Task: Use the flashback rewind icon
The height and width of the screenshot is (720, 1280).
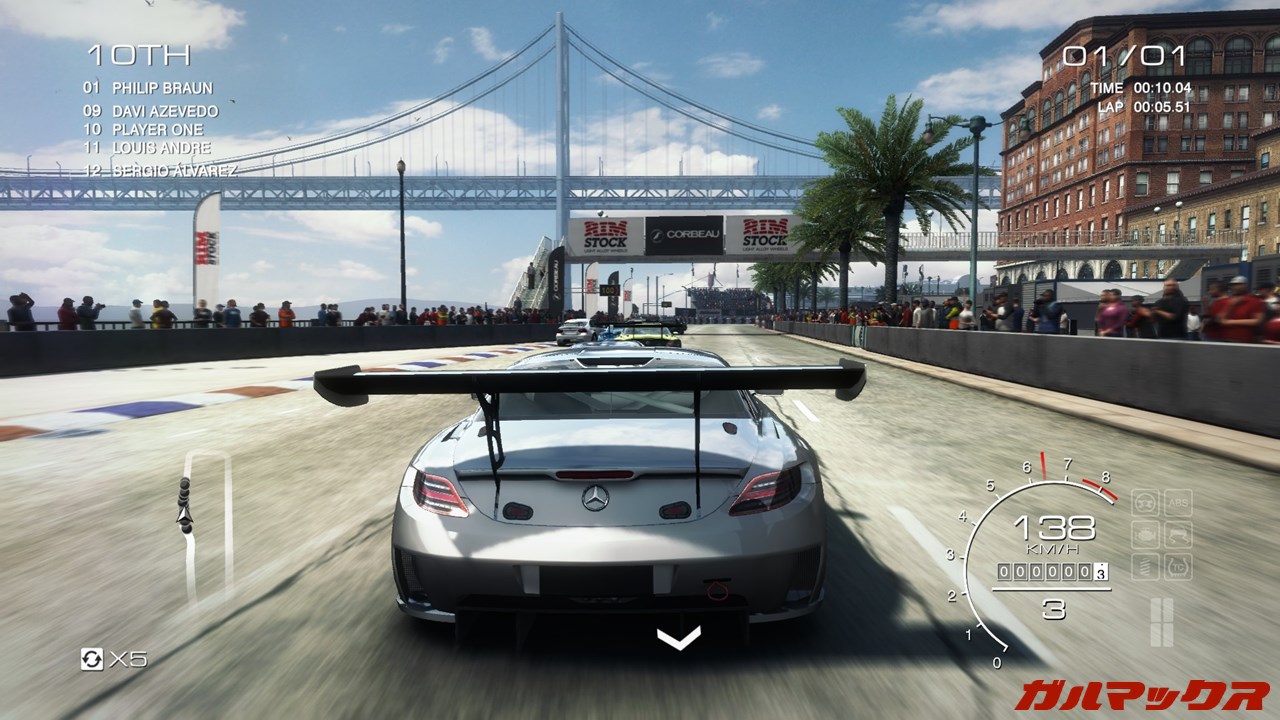Action: 92,659
